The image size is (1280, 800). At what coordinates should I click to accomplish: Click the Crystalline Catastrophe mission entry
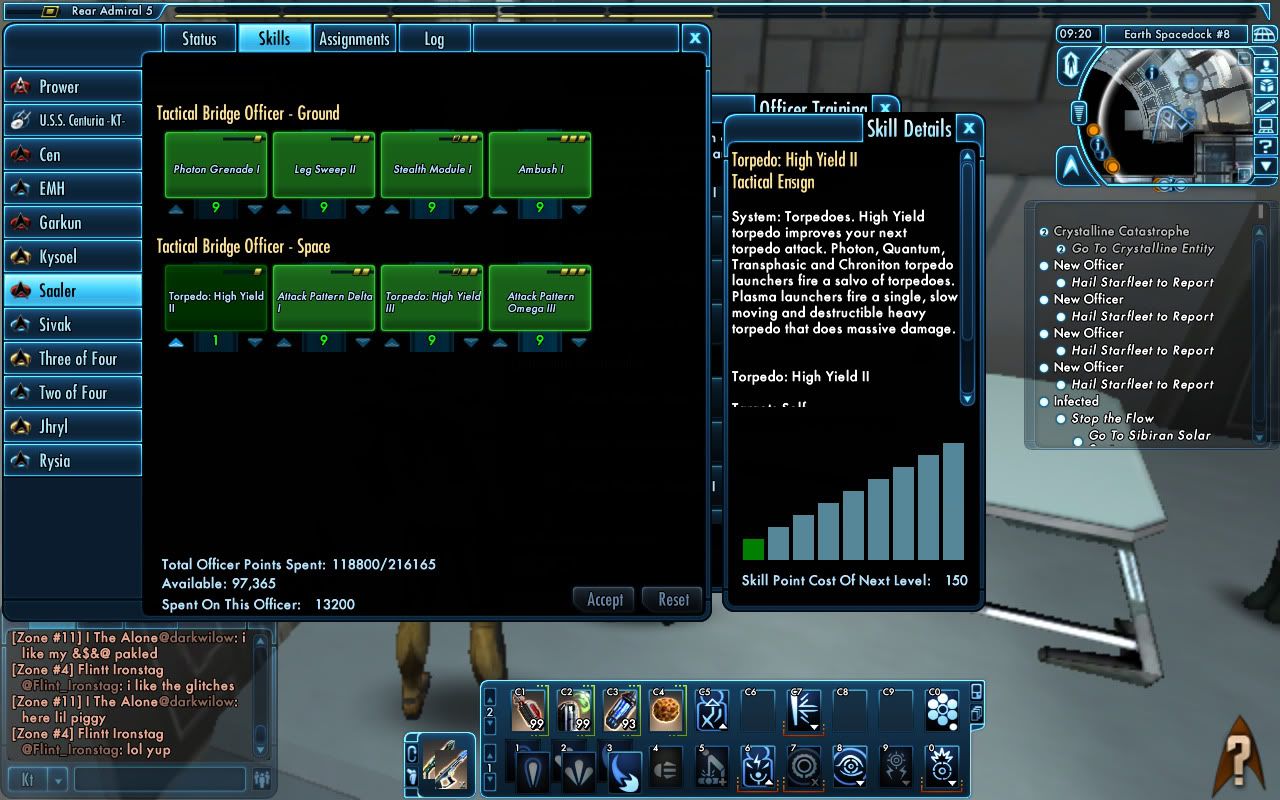tap(1120, 231)
